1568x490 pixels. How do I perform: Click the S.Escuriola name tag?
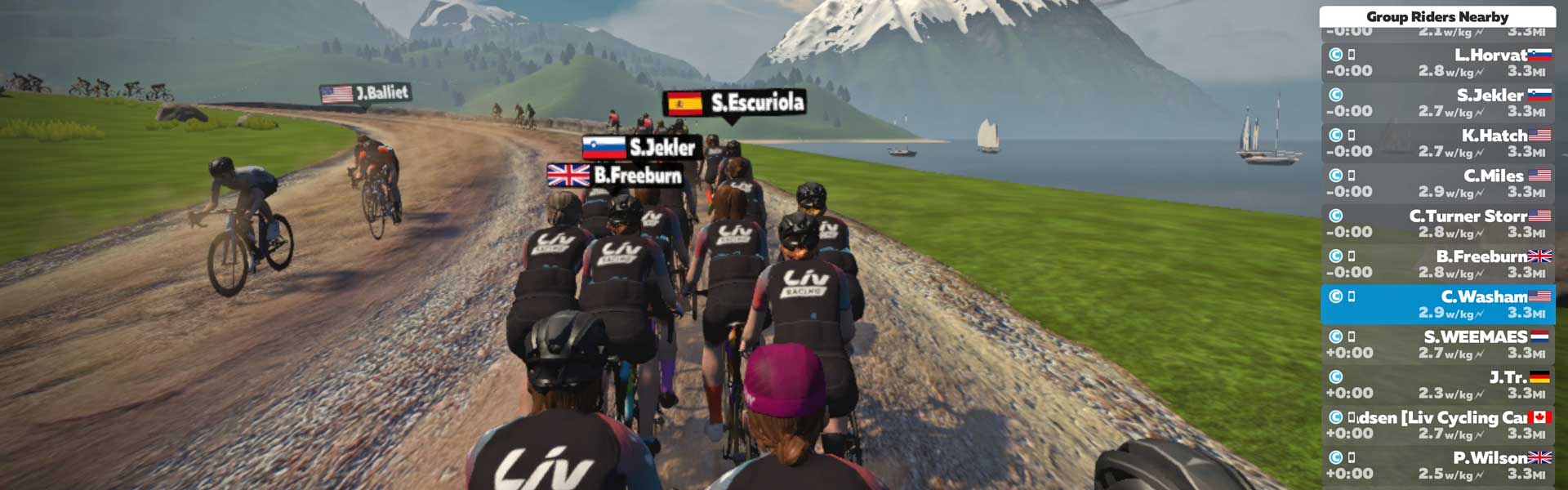tap(736, 103)
